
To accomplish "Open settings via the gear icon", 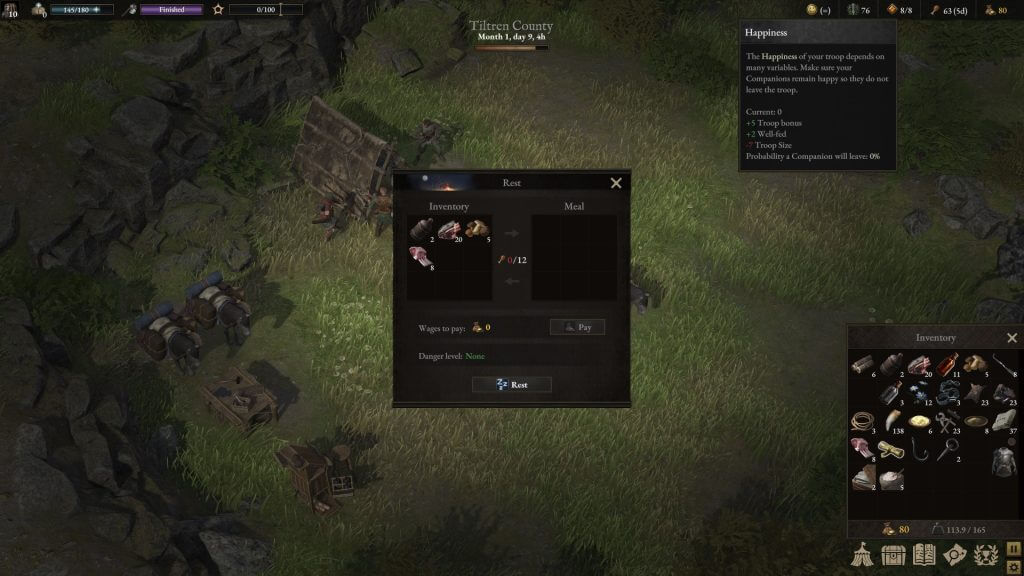I will (x=1014, y=567).
